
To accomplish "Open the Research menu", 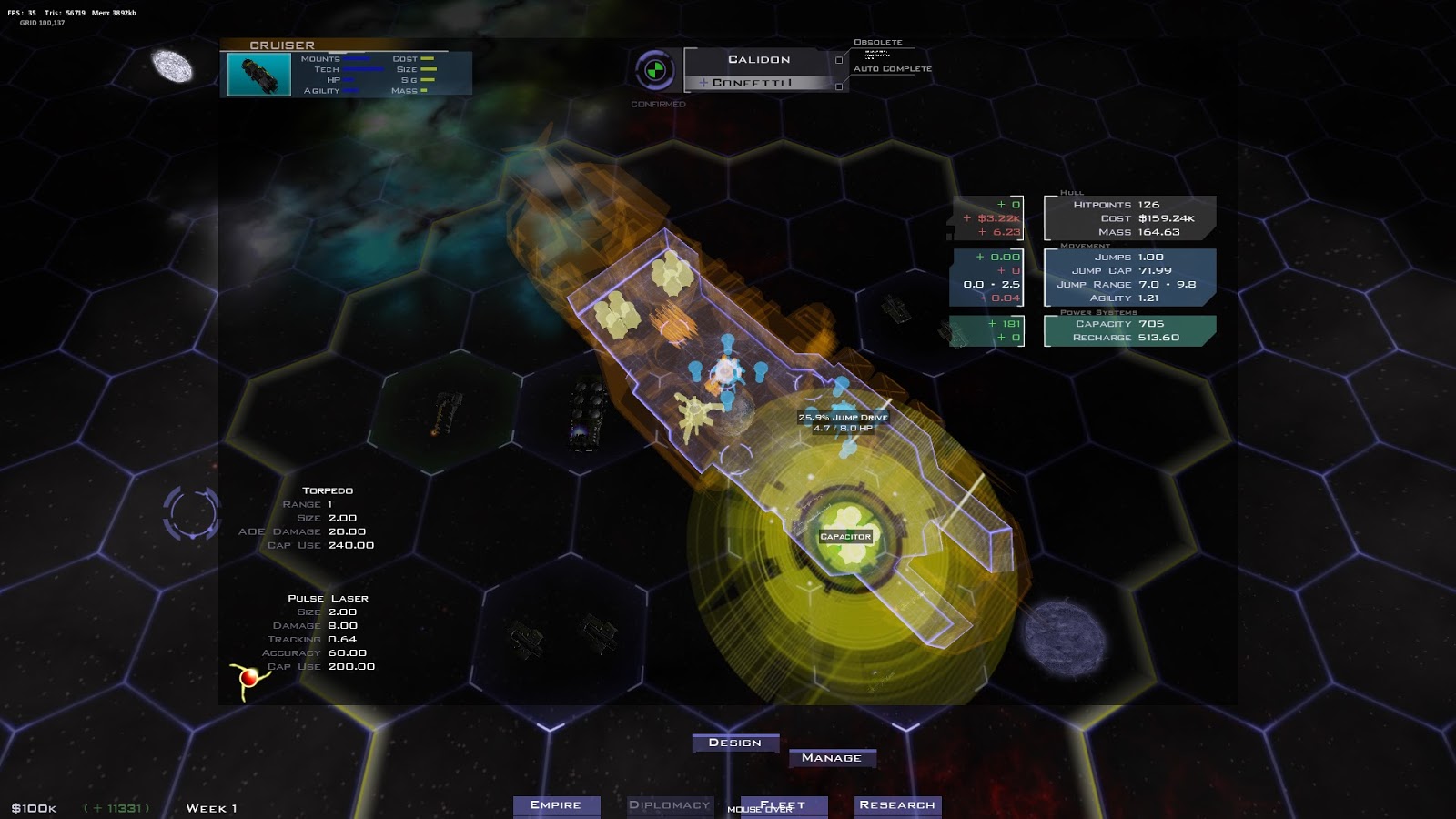I will (896, 804).
